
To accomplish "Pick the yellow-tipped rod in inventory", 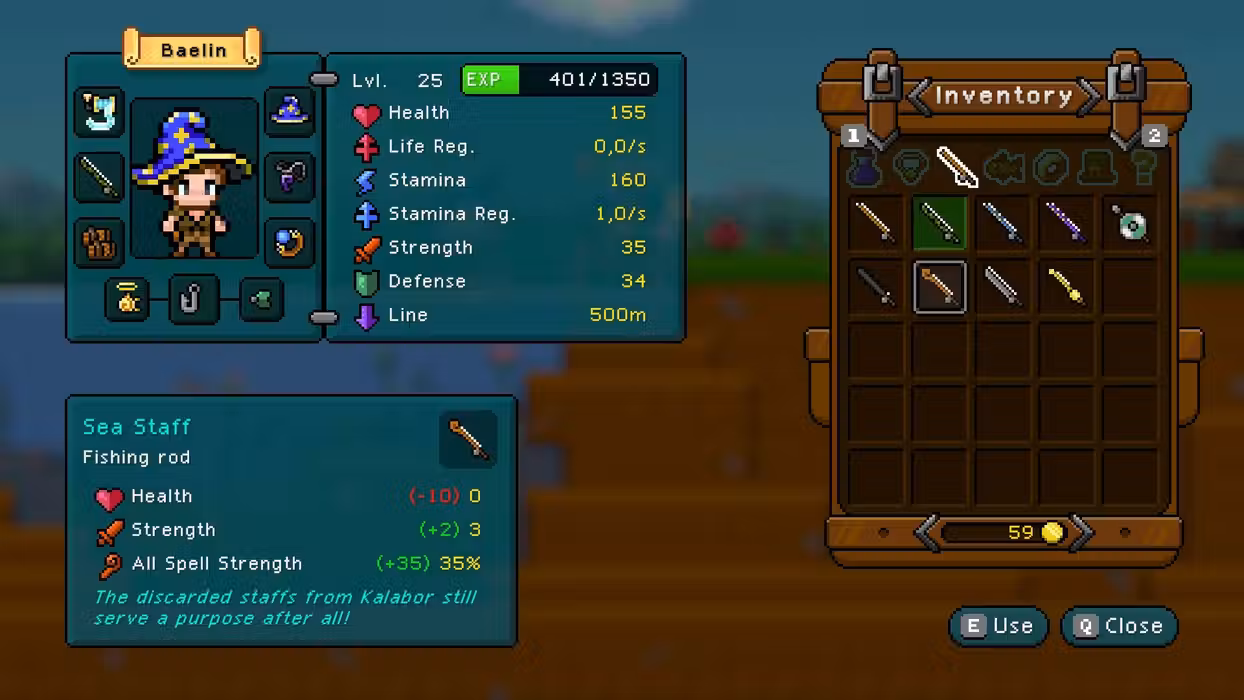I will coord(1066,287).
